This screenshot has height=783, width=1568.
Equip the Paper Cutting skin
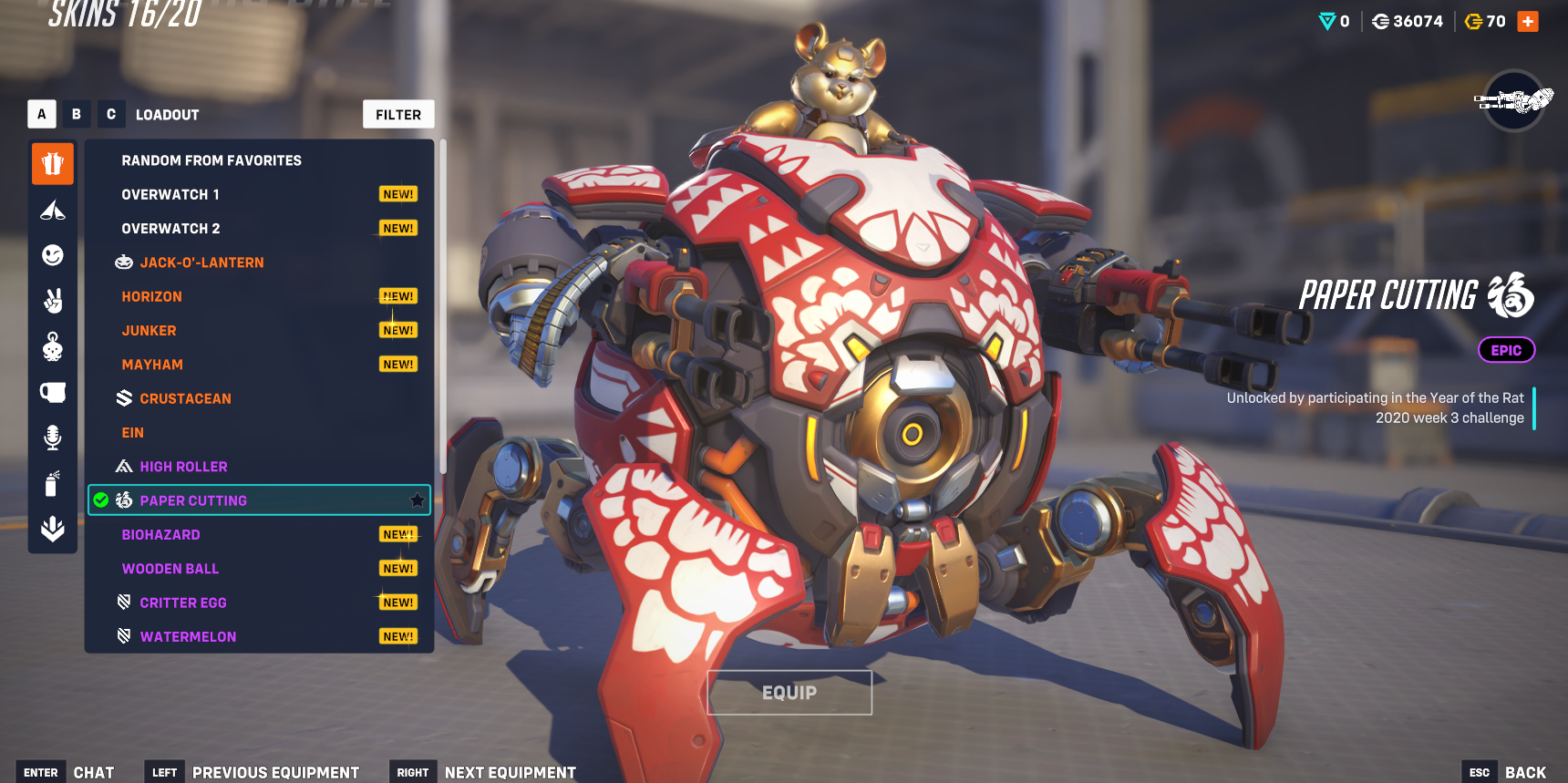tap(789, 693)
